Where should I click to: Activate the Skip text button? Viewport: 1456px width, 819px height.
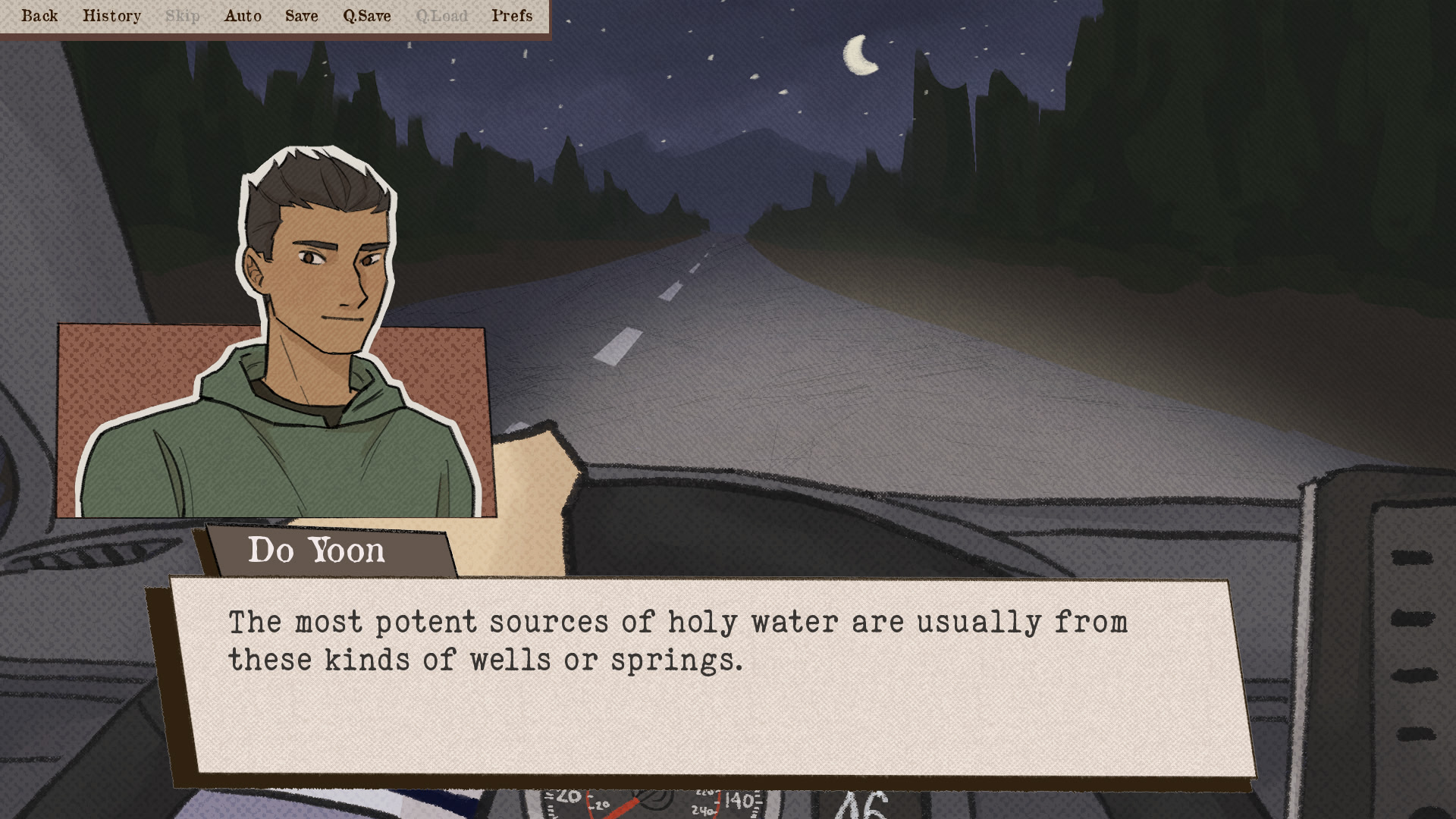point(183,16)
